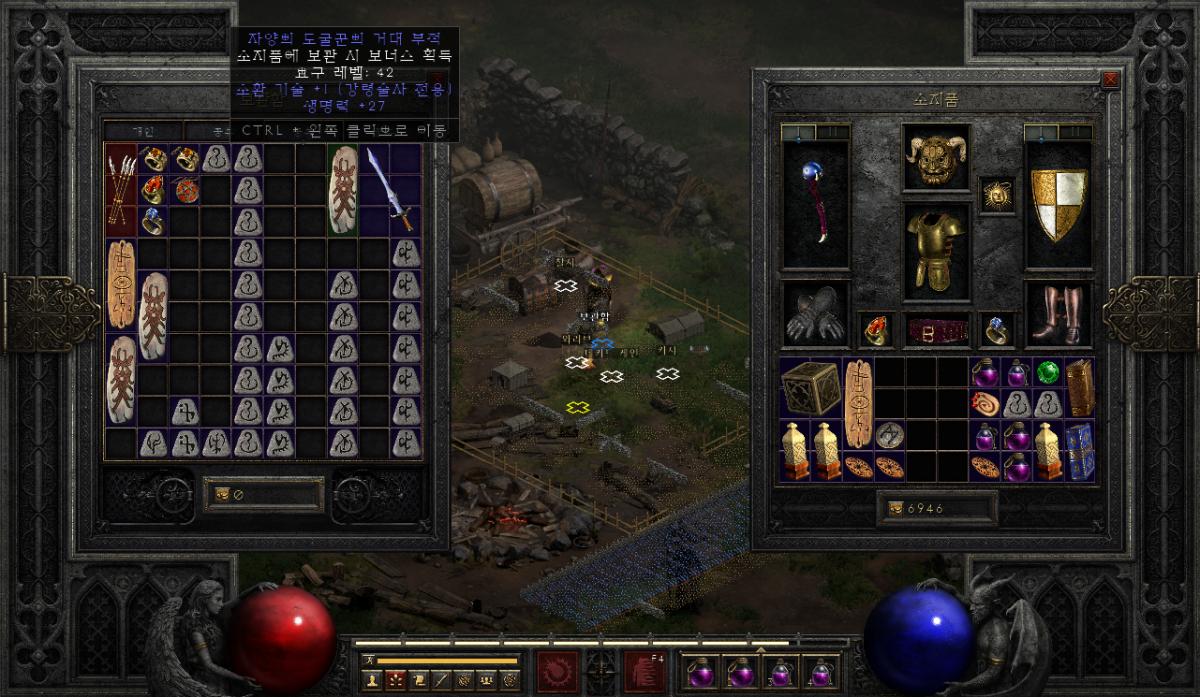Pick the blue tome in inventory
This screenshot has width=1200, height=697.
point(1079,450)
